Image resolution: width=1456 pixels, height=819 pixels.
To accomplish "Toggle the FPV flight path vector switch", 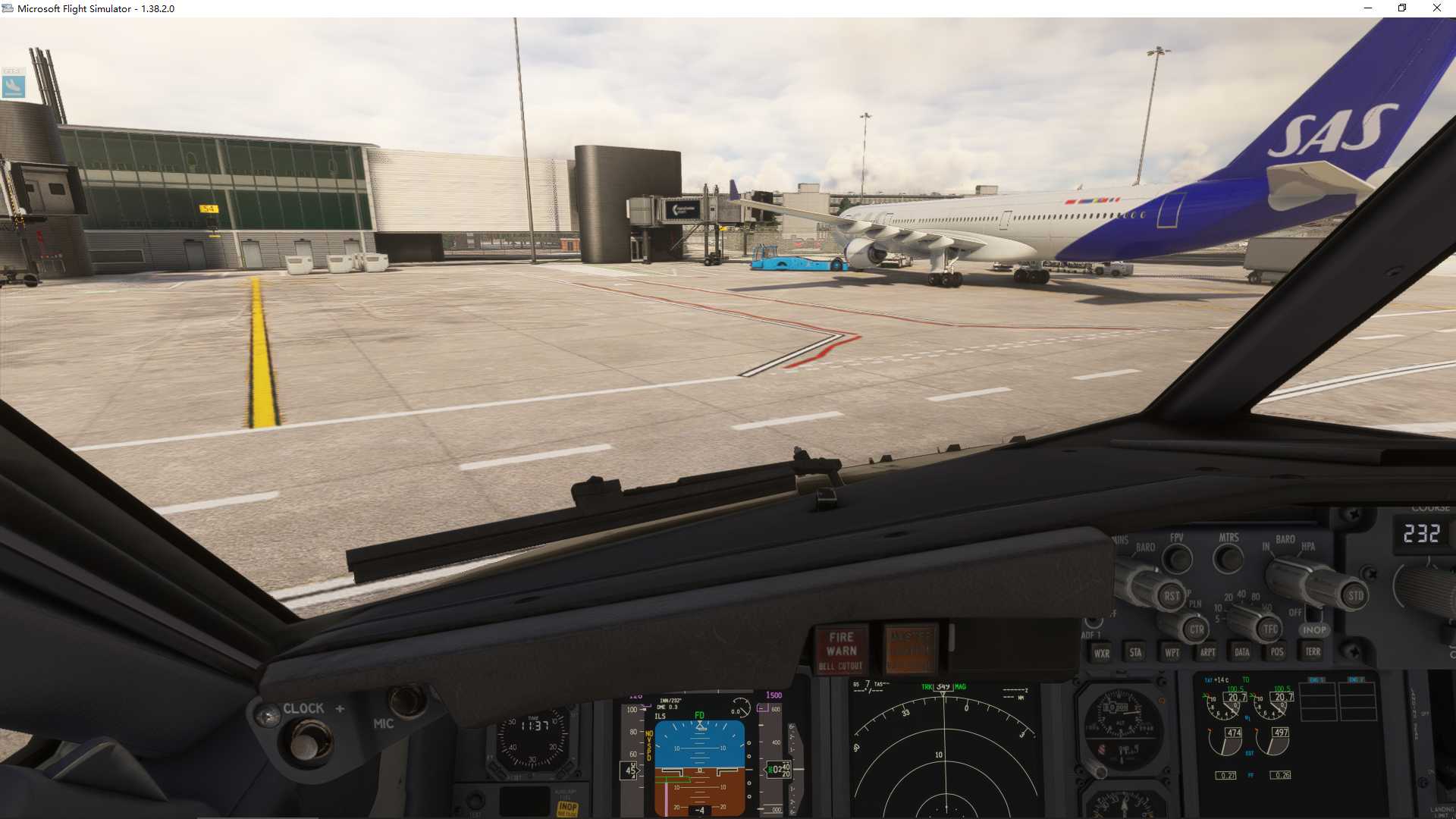I will point(1176,557).
